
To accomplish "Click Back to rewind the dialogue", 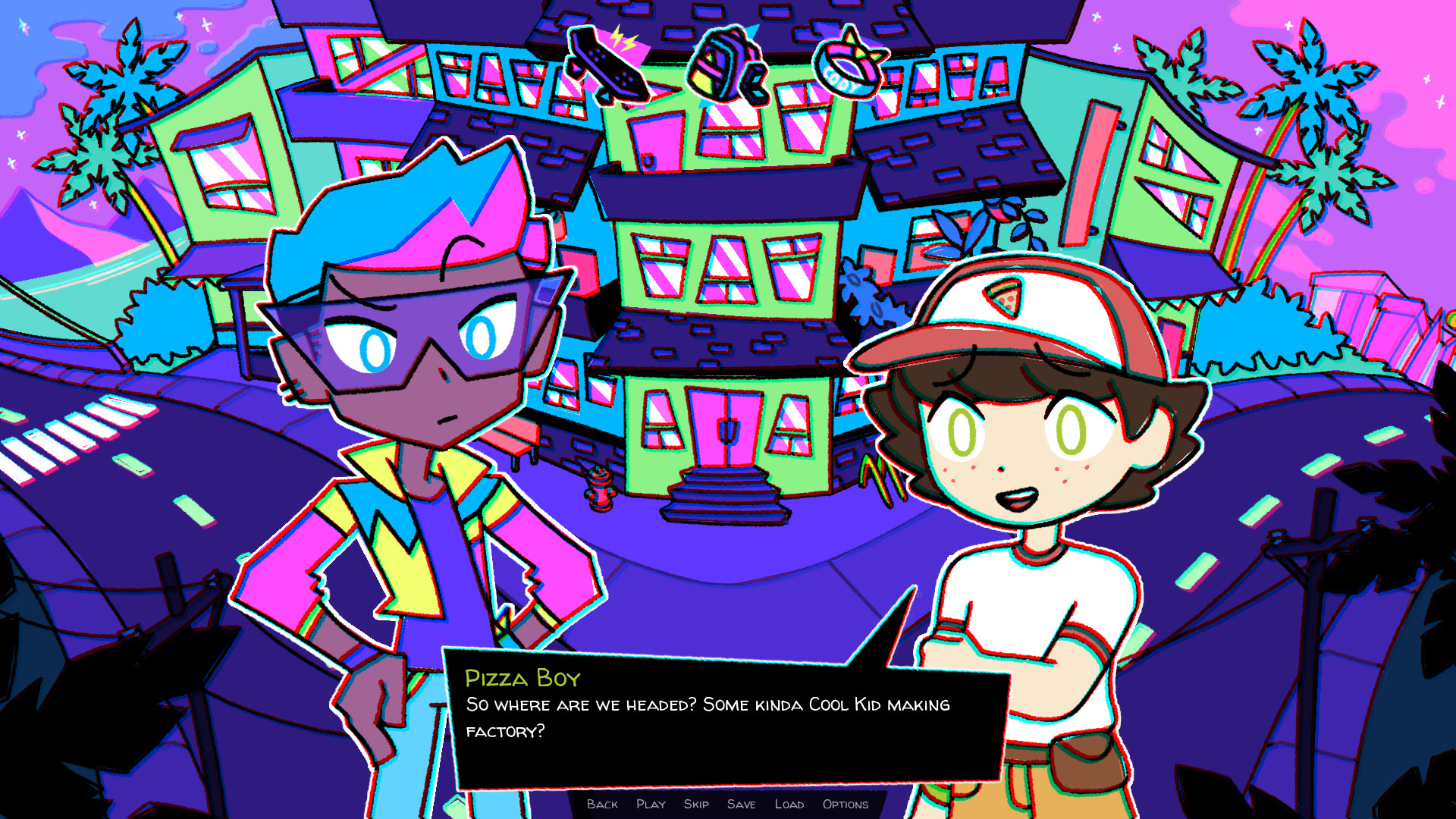I will pyautogui.click(x=602, y=805).
